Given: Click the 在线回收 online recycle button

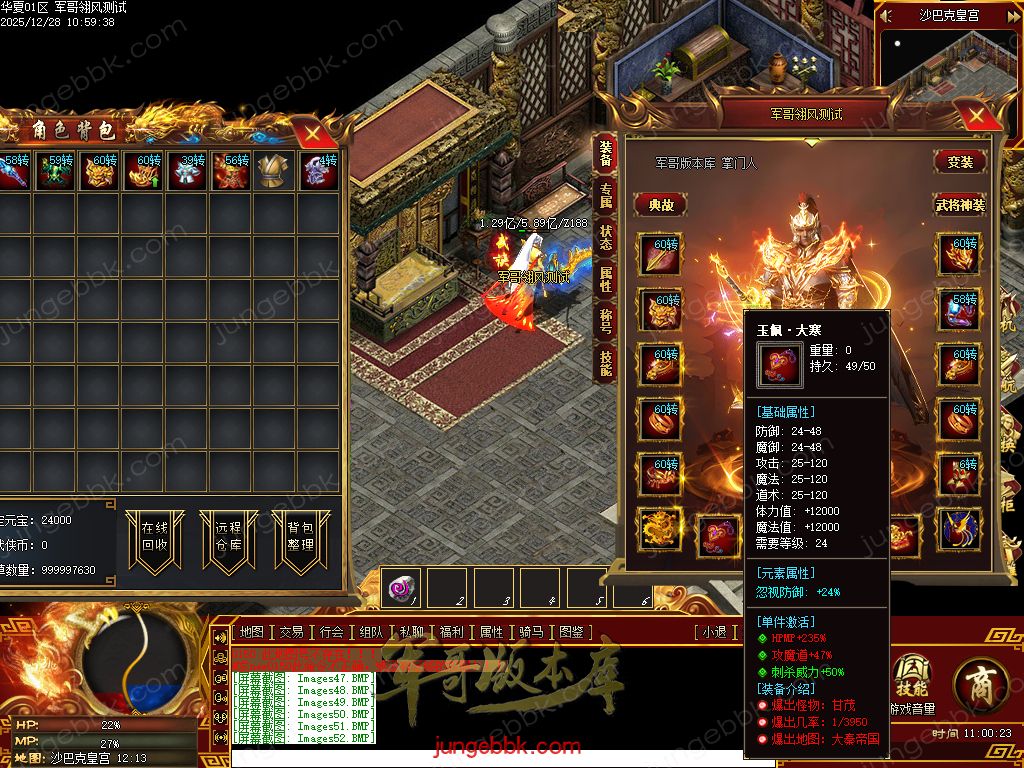Looking at the screenshot, I should (x=155, y=537).
